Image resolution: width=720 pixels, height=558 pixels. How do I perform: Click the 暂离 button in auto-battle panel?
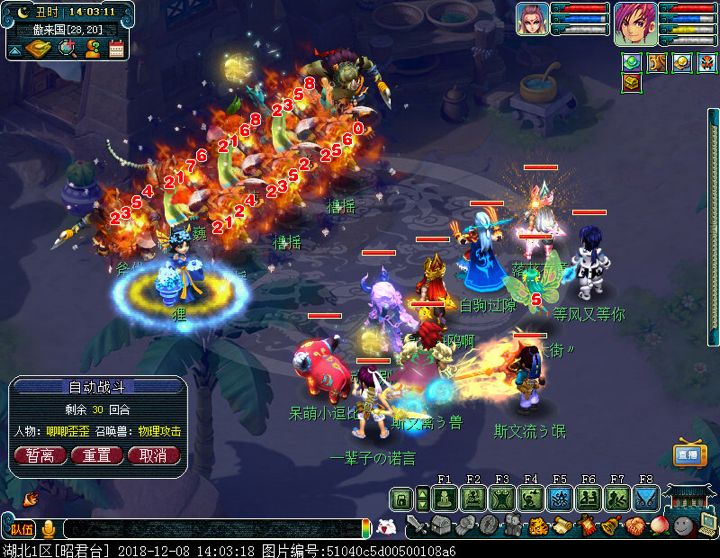41,455
